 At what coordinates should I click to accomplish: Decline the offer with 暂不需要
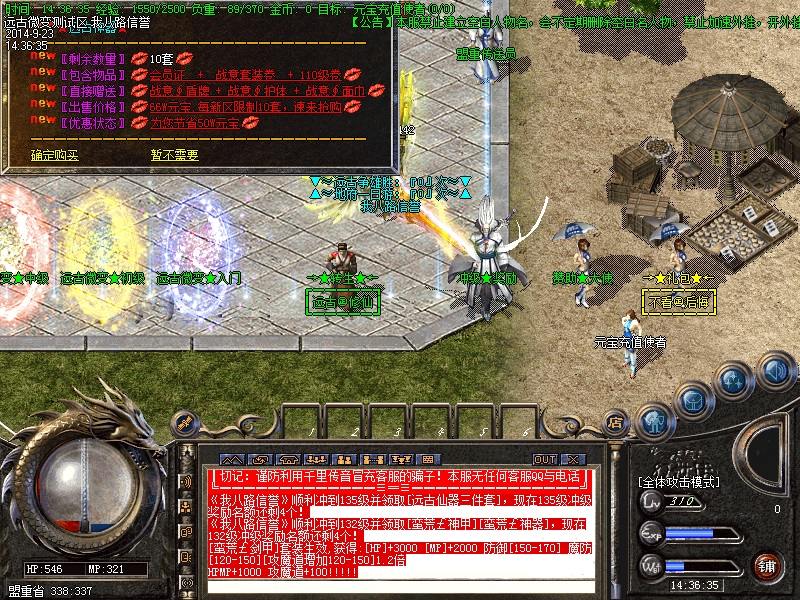(174, 155)
